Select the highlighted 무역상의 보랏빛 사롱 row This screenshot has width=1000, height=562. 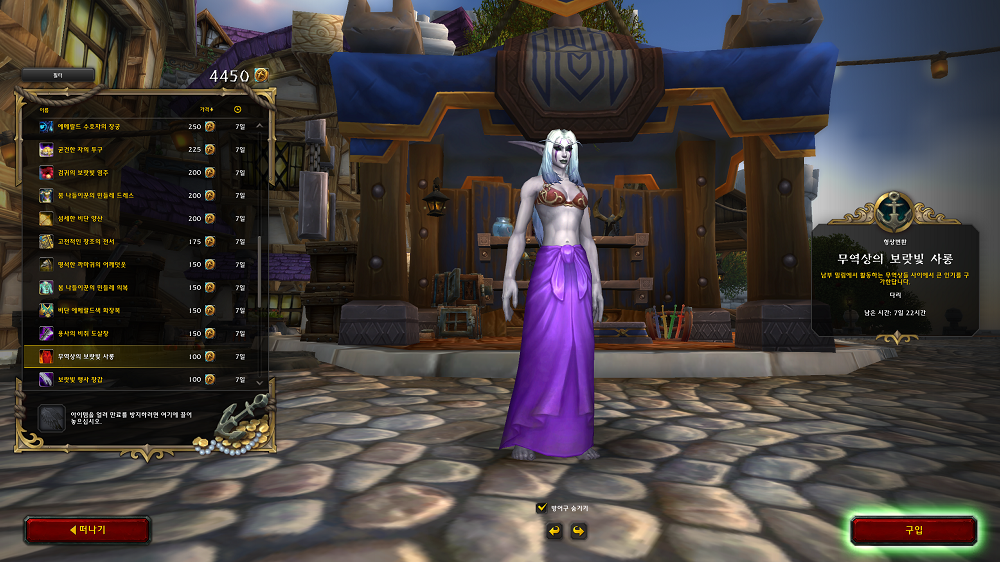point(140,357)
